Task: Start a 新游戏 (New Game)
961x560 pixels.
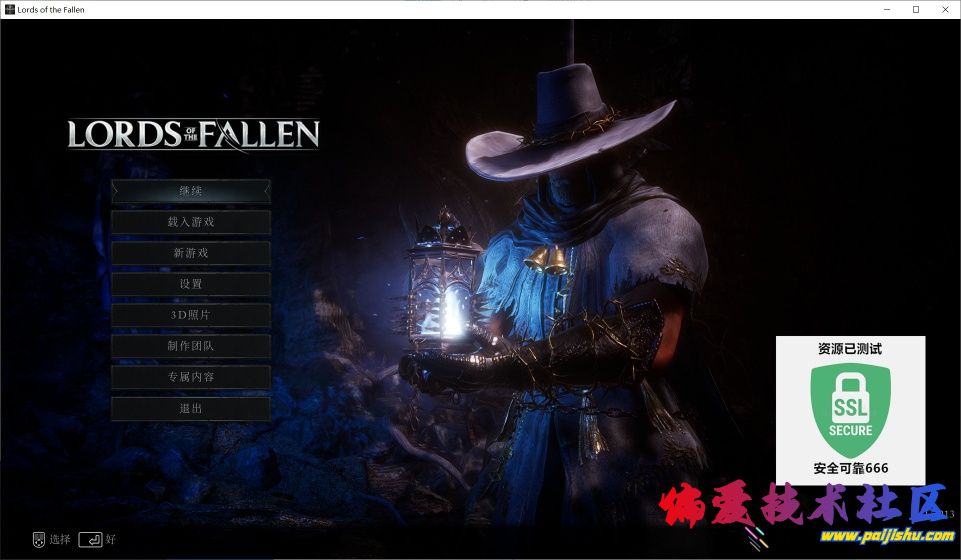Action: 190,253
